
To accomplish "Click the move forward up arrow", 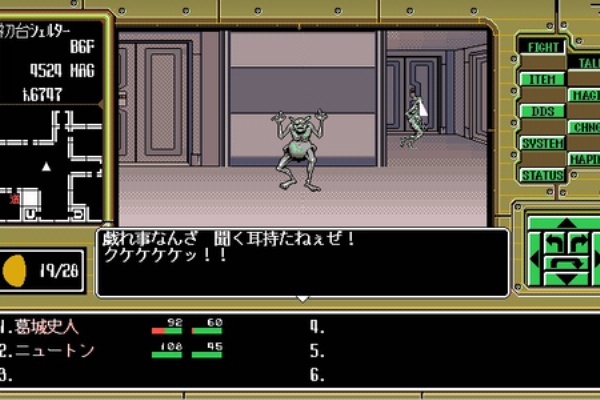I will coord(567,224).
